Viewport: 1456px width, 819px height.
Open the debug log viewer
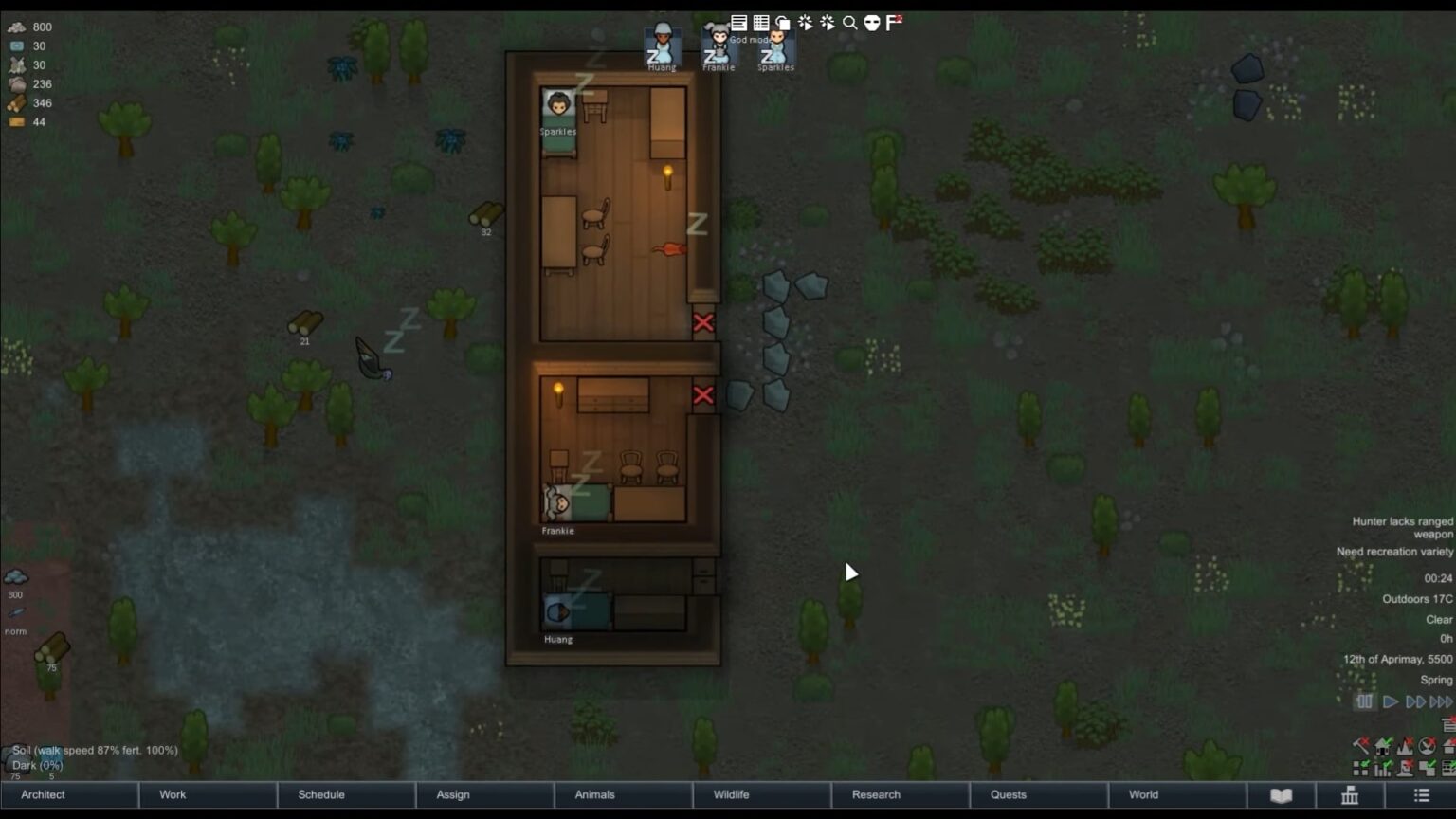tap(740, 22)
